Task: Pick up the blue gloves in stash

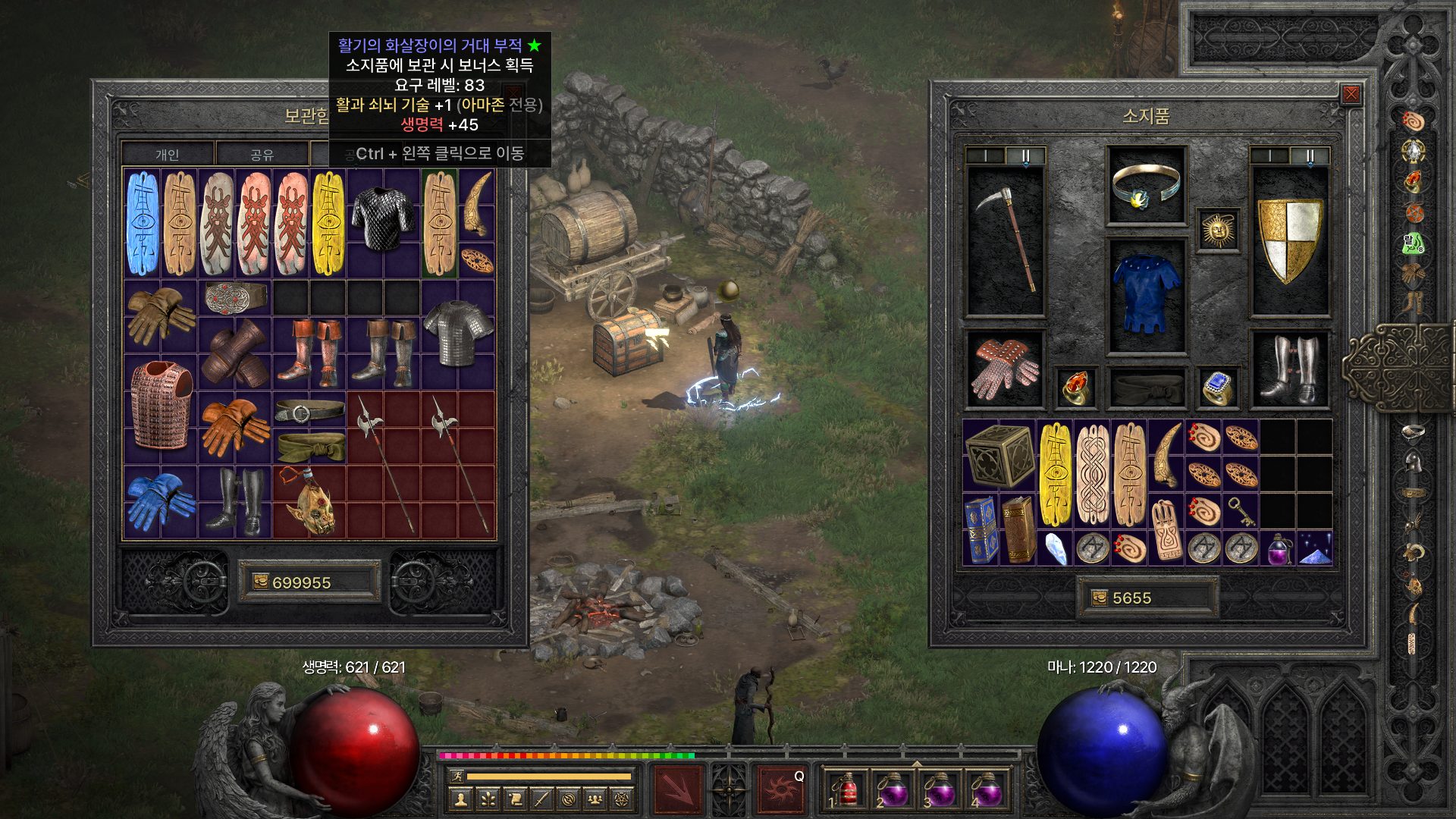Action: [160, 500]
